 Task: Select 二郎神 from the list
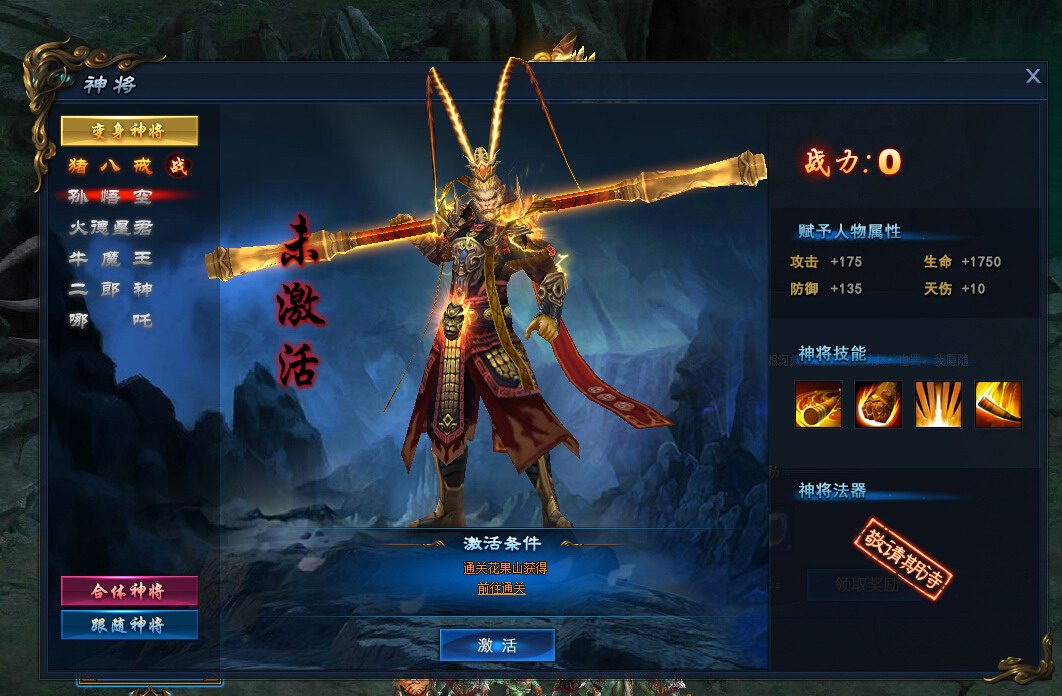tap(111, 290)
